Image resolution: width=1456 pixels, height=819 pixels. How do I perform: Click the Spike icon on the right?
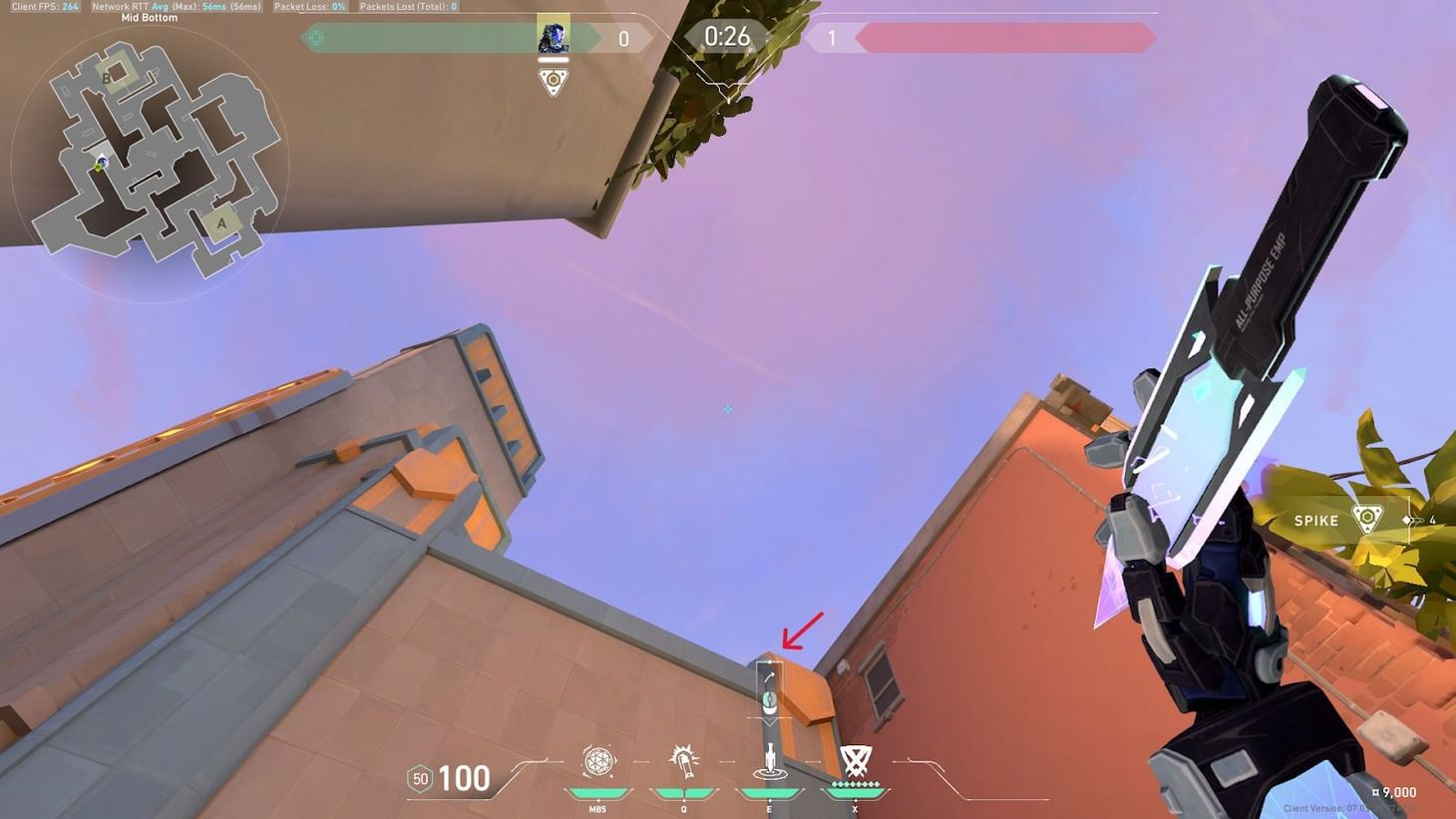1364,519
